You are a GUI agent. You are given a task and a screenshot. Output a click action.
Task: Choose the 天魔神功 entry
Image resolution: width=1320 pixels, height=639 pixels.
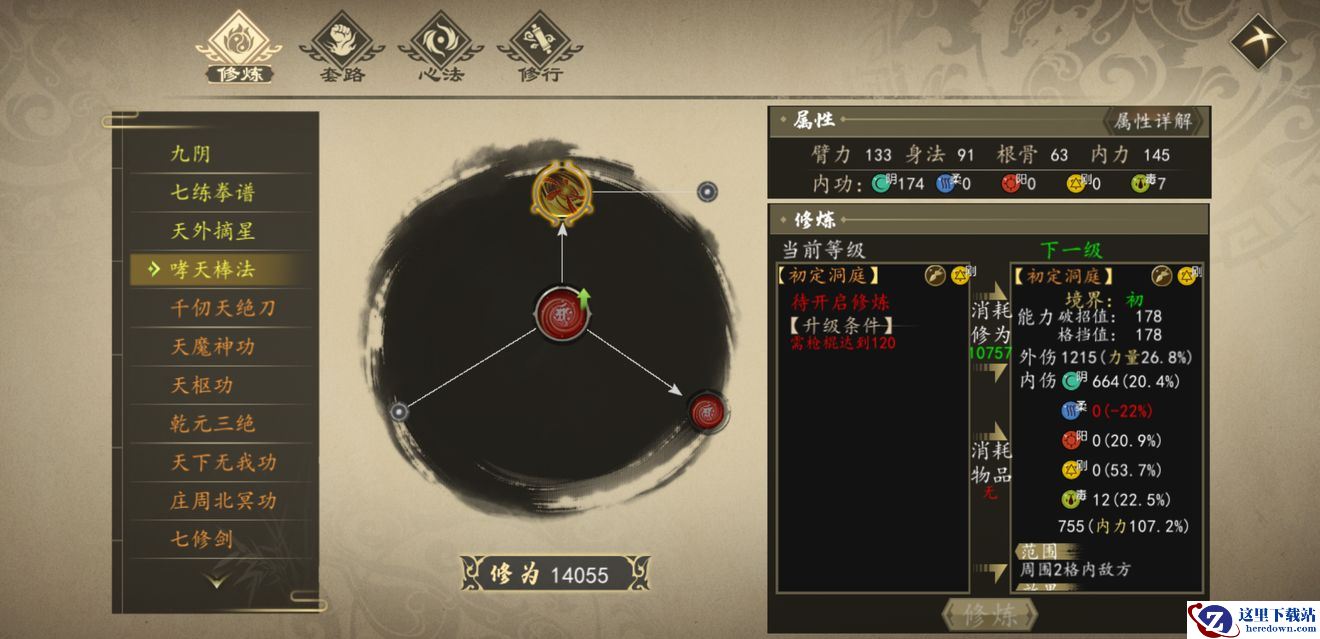(x=213, y=347)
